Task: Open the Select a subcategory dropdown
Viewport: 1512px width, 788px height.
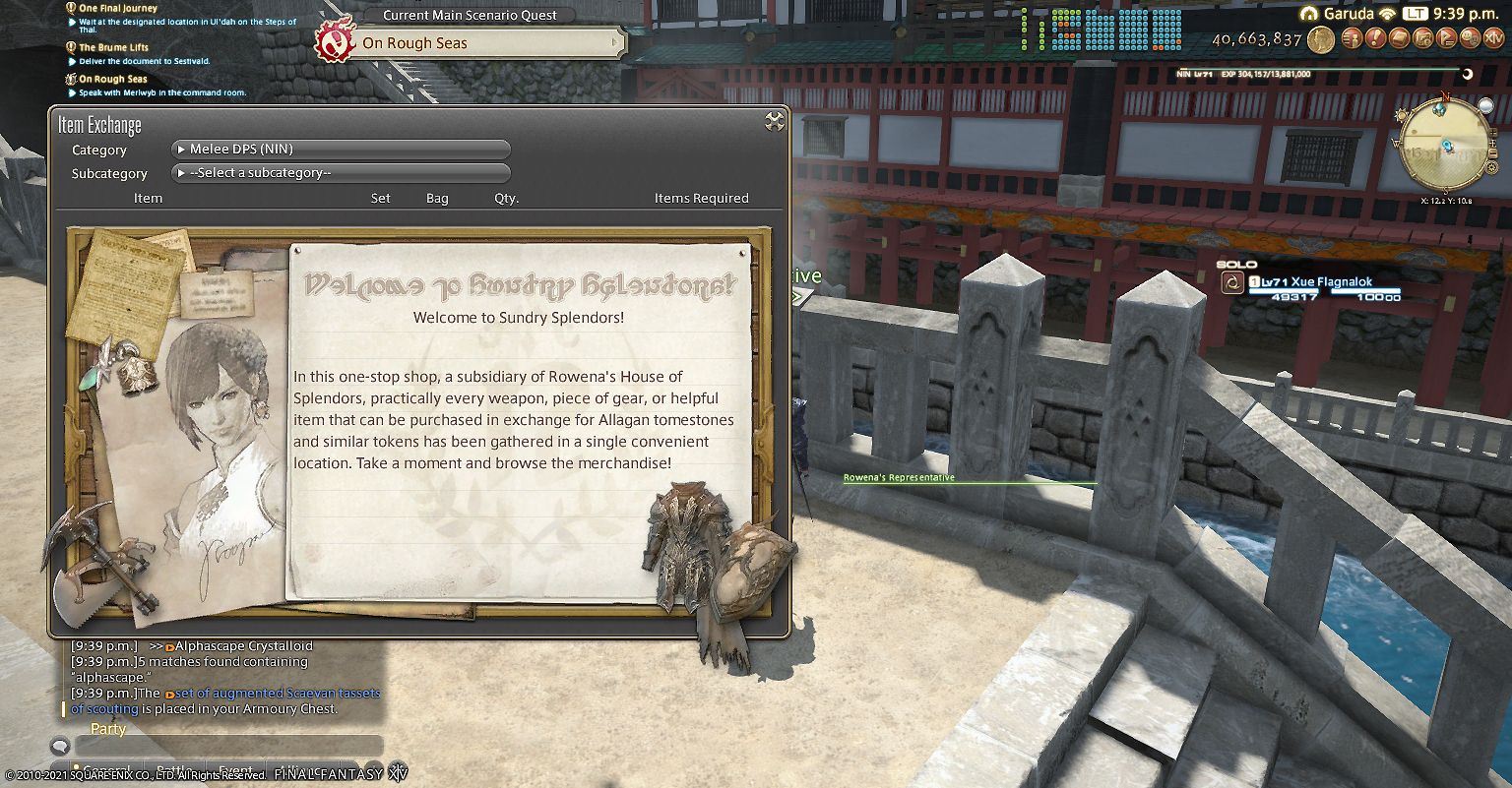Action: pos(341,172)
